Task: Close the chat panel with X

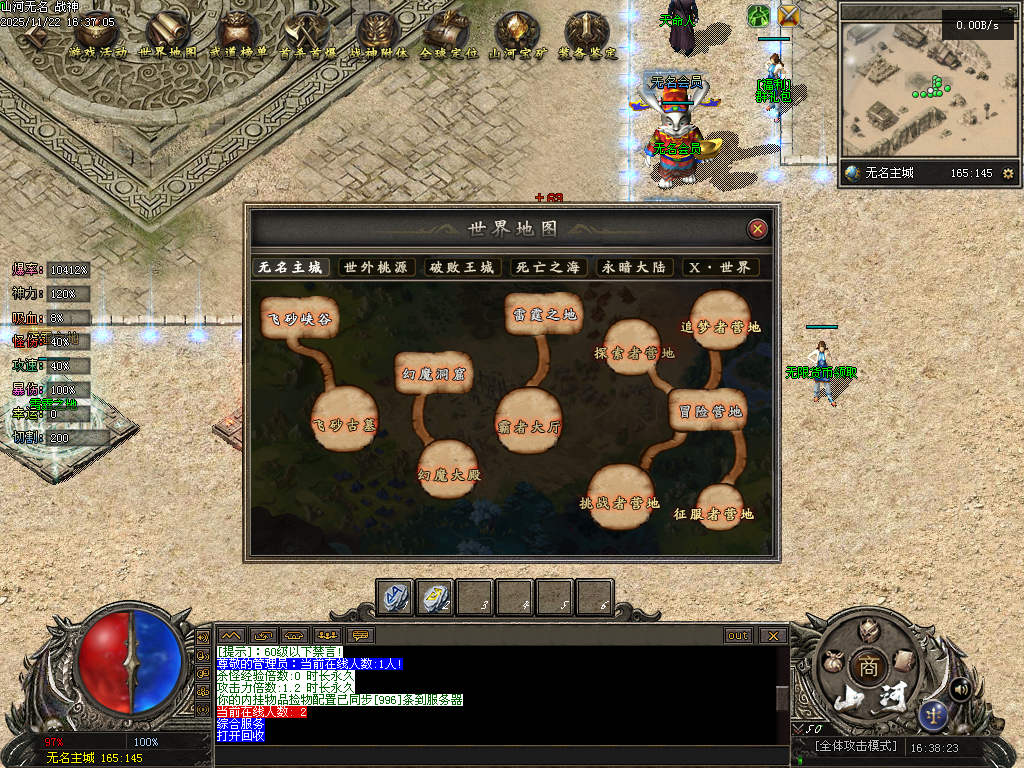Action: tap(772, 635)
